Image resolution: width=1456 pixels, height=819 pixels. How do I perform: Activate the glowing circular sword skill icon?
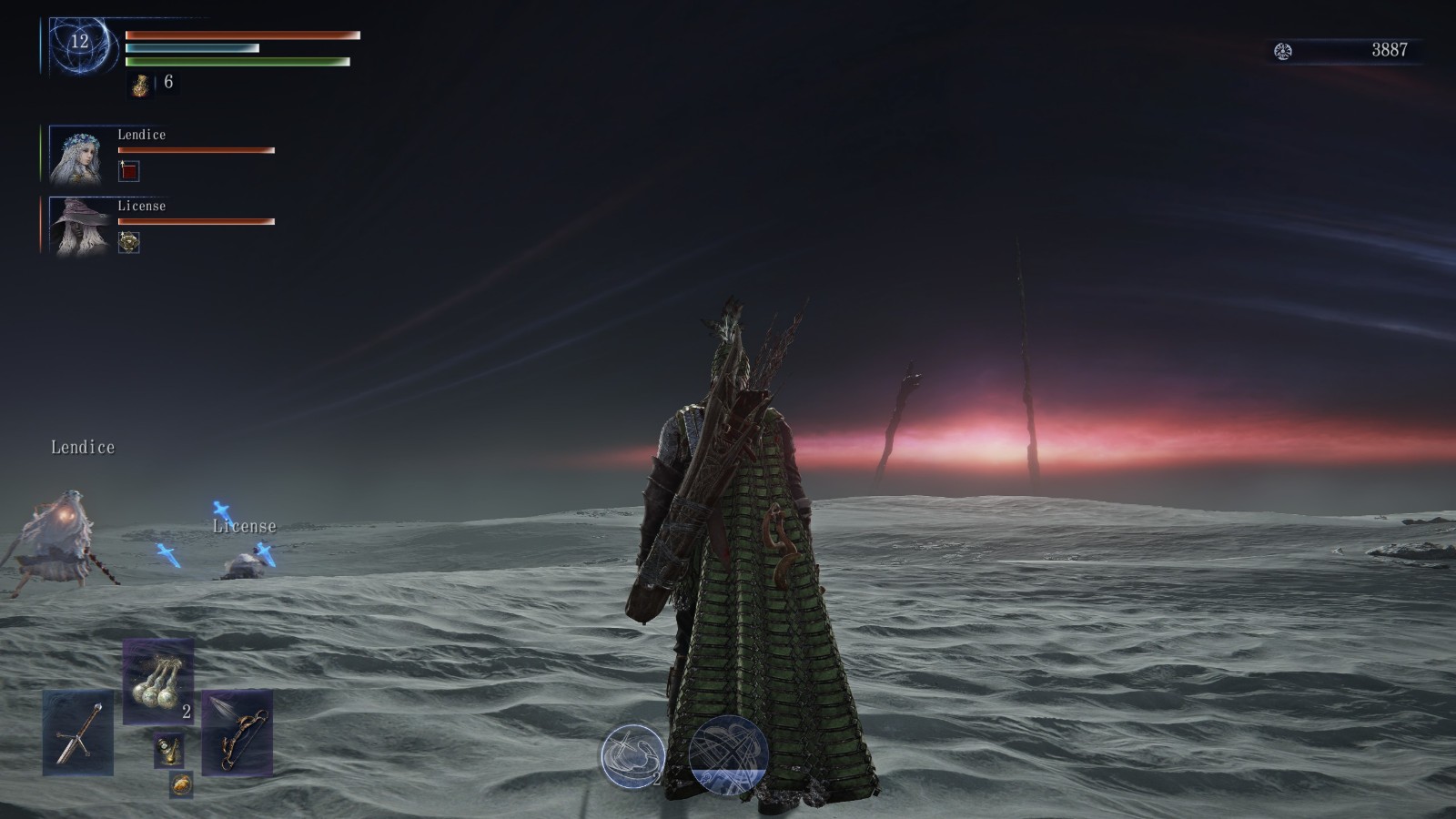632,755
